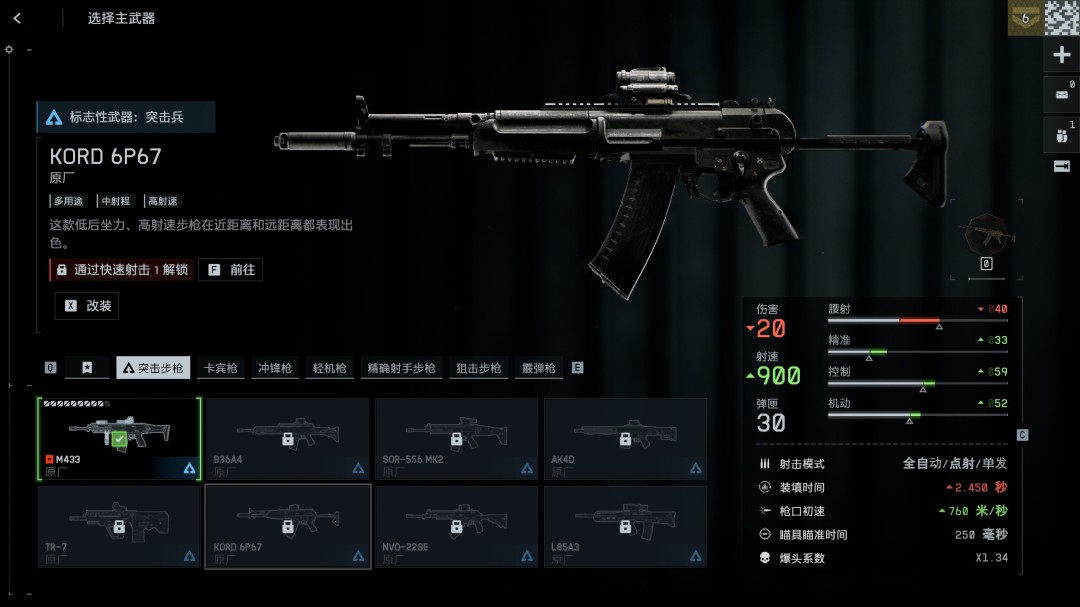1080x607 pixels.
Task: Open the 改装 weapon modification screen
Action: click(x=87, y=306)
